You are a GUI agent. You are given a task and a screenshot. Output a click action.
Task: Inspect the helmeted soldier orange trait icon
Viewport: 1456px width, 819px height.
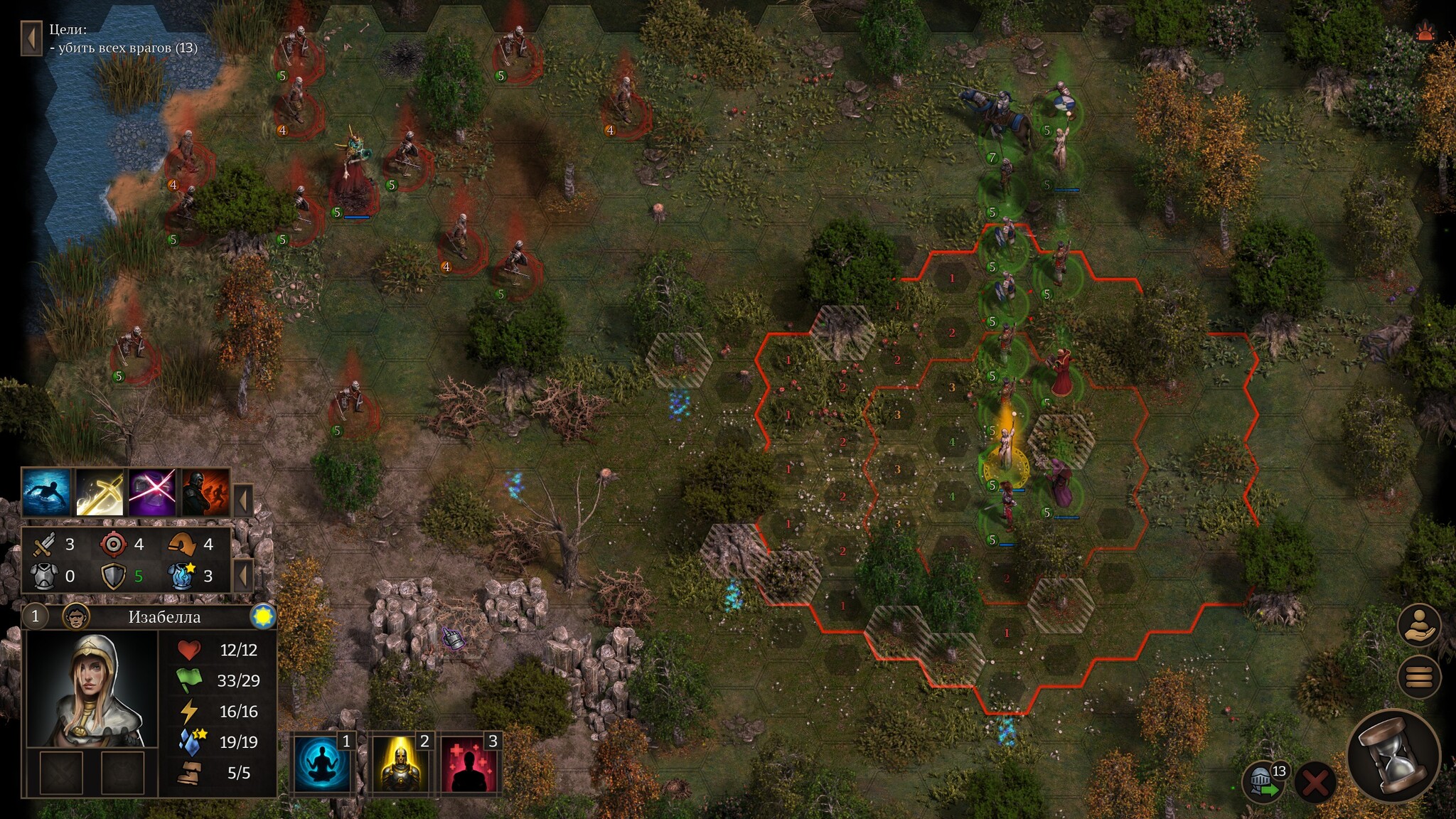205,492
